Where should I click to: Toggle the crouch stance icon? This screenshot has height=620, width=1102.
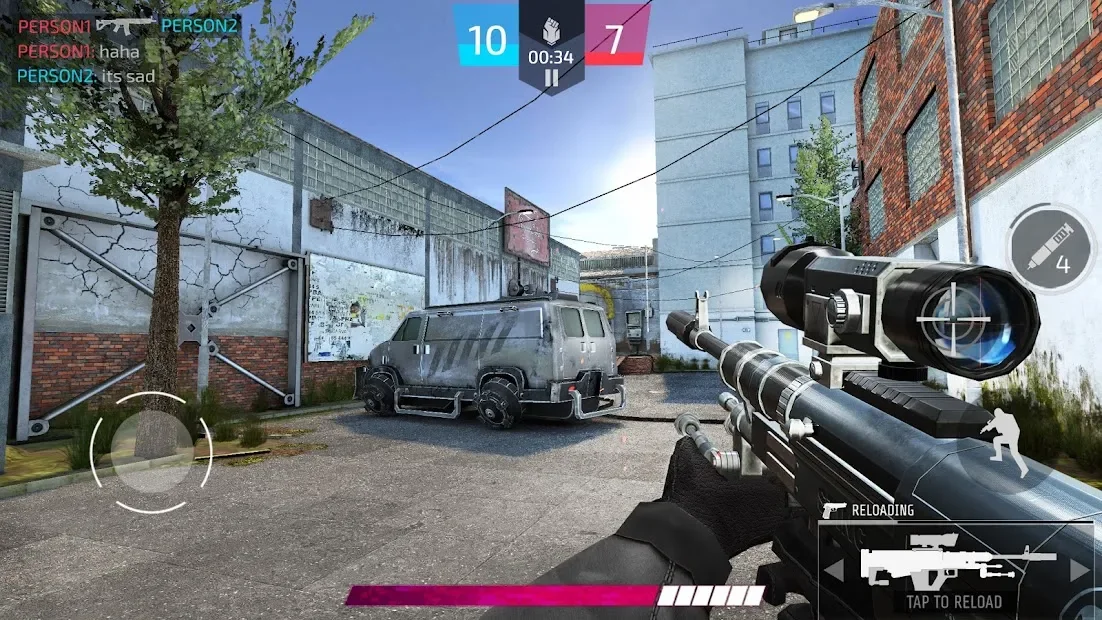pos(1005,440)
